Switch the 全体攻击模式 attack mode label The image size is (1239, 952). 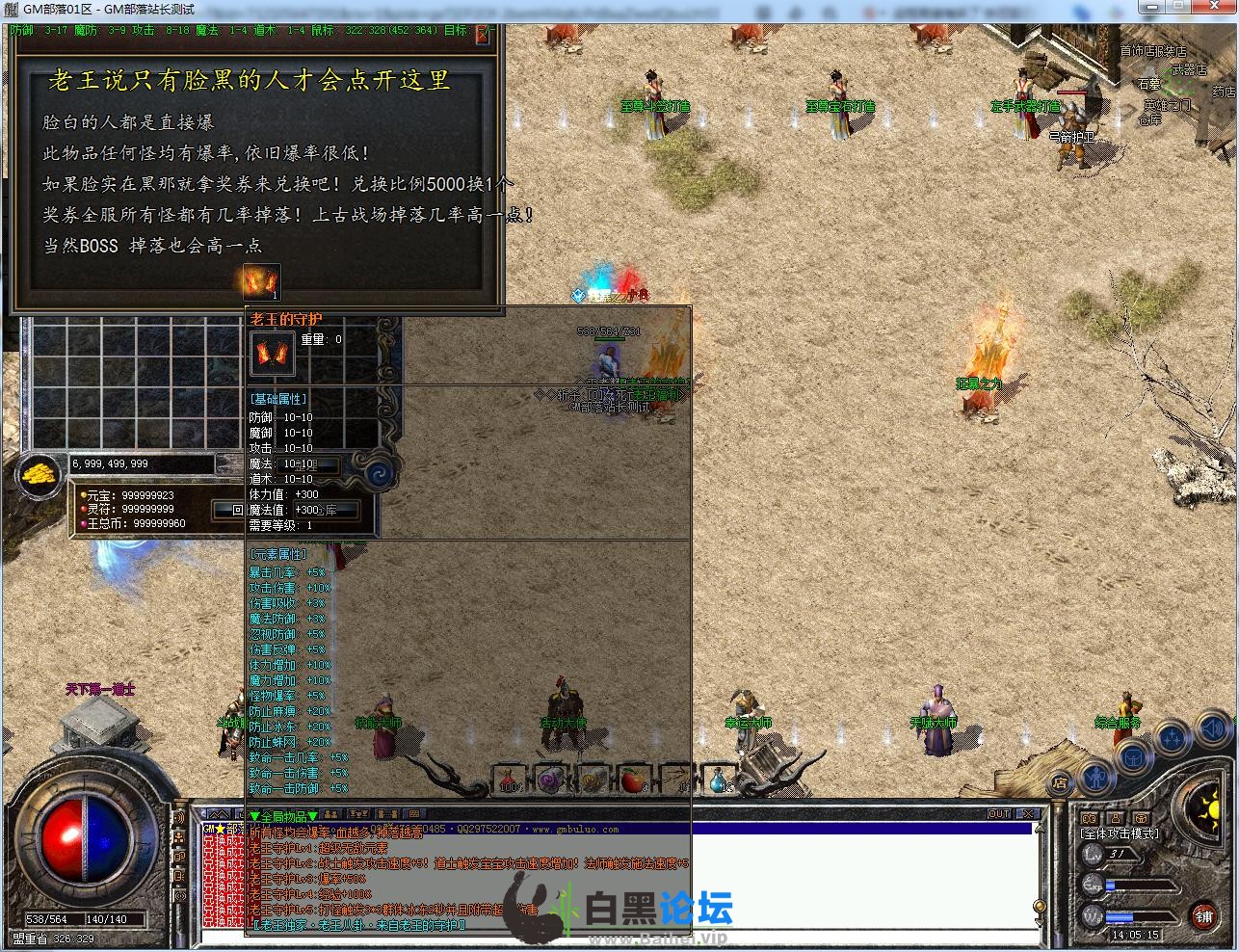pyautogui.click(x=1120, y=833)
